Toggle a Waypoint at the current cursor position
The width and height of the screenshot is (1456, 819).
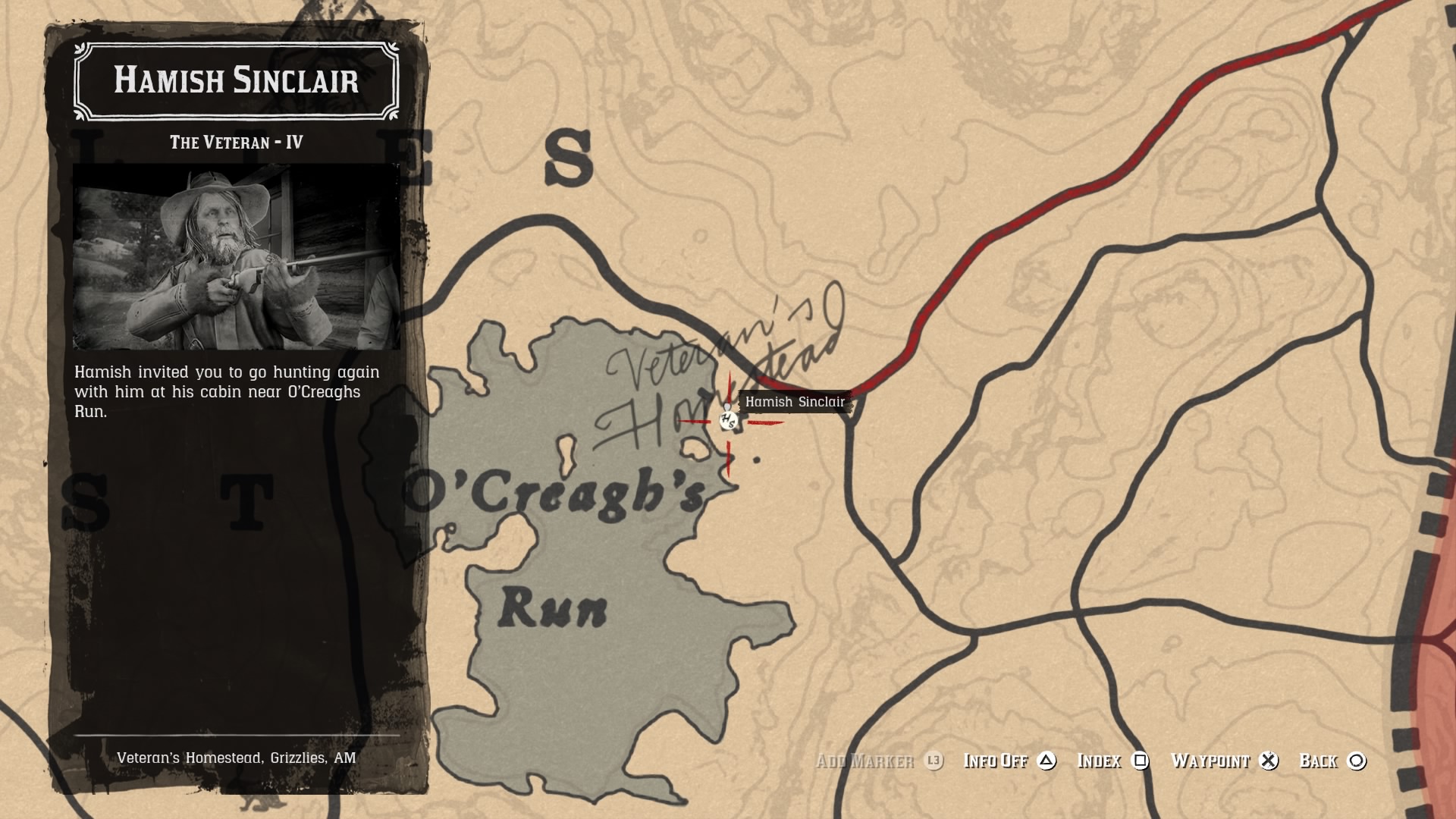(1211, 761)
